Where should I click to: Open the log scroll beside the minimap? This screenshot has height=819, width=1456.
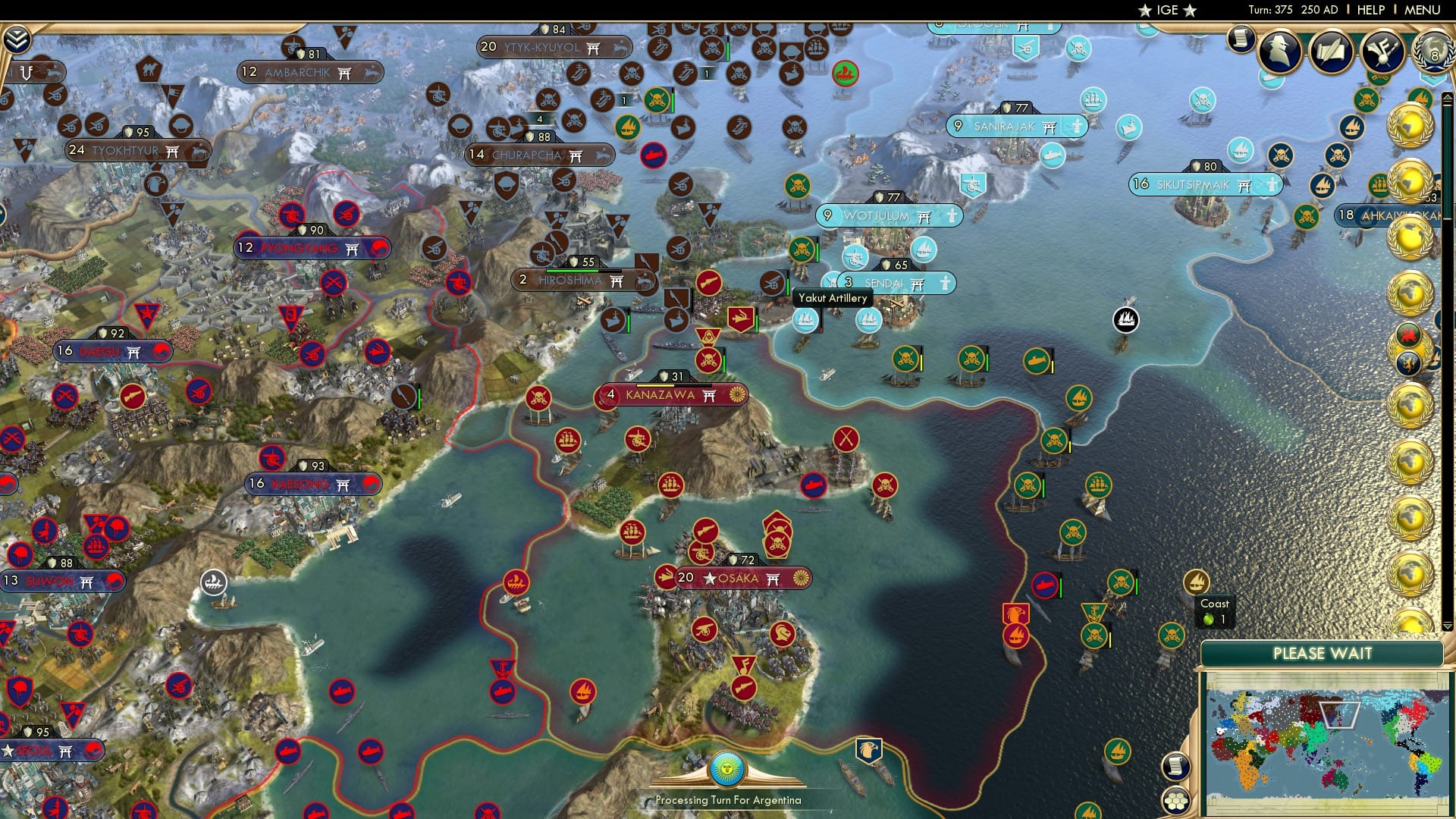pos(1176,768)
